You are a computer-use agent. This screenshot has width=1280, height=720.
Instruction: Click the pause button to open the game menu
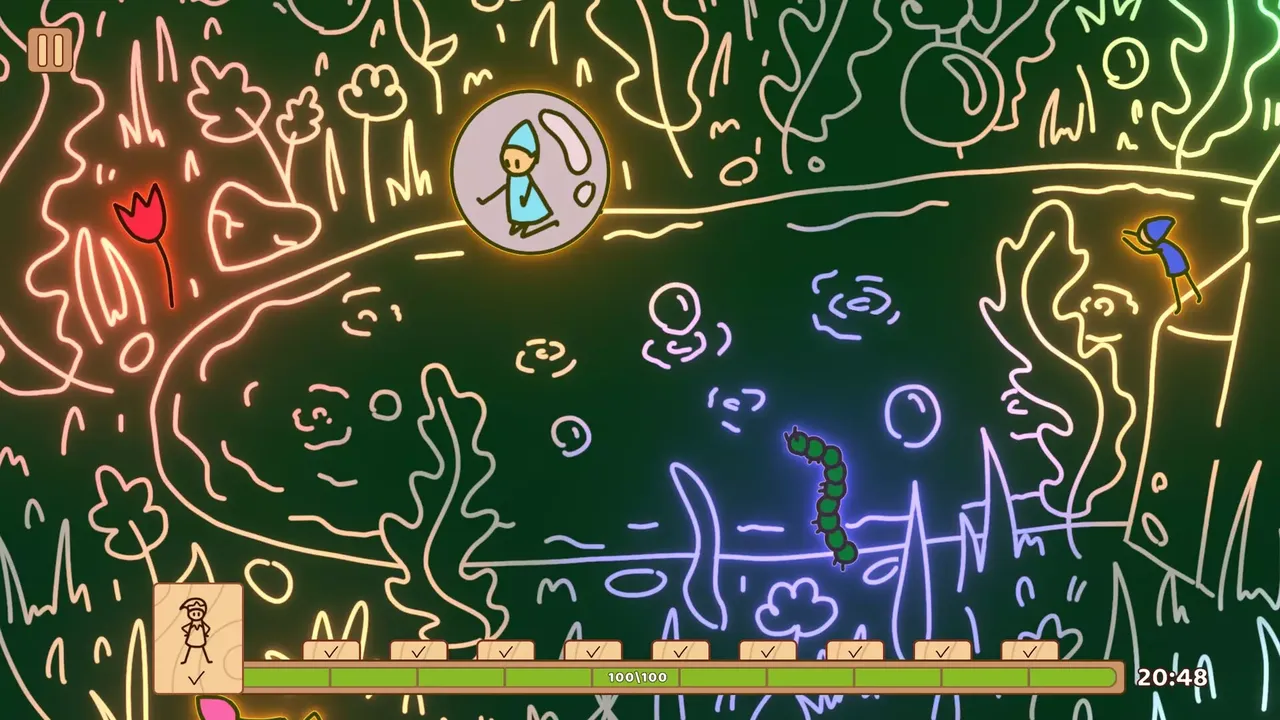52,50
